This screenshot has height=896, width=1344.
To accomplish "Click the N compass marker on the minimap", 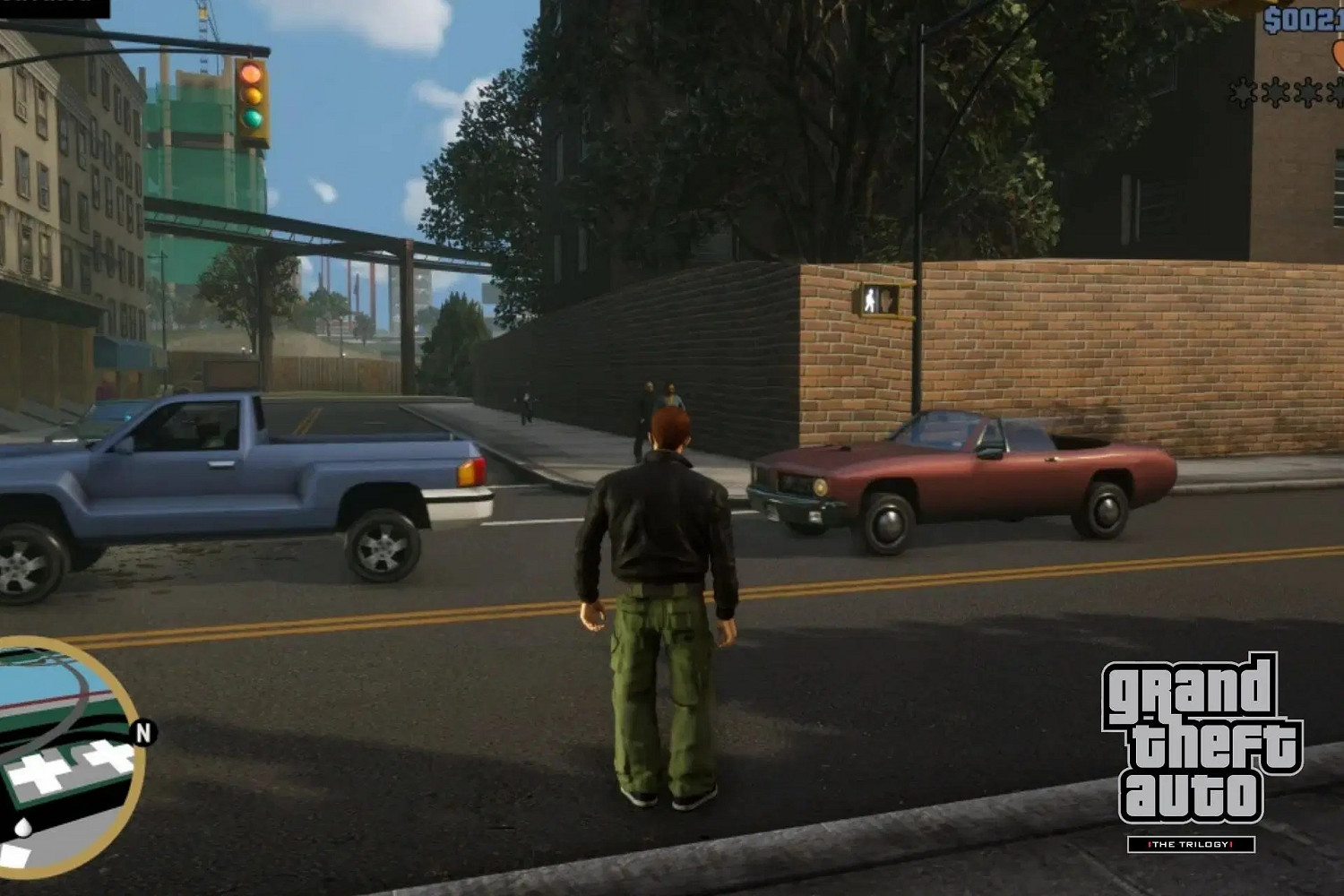I will point(143,732).
